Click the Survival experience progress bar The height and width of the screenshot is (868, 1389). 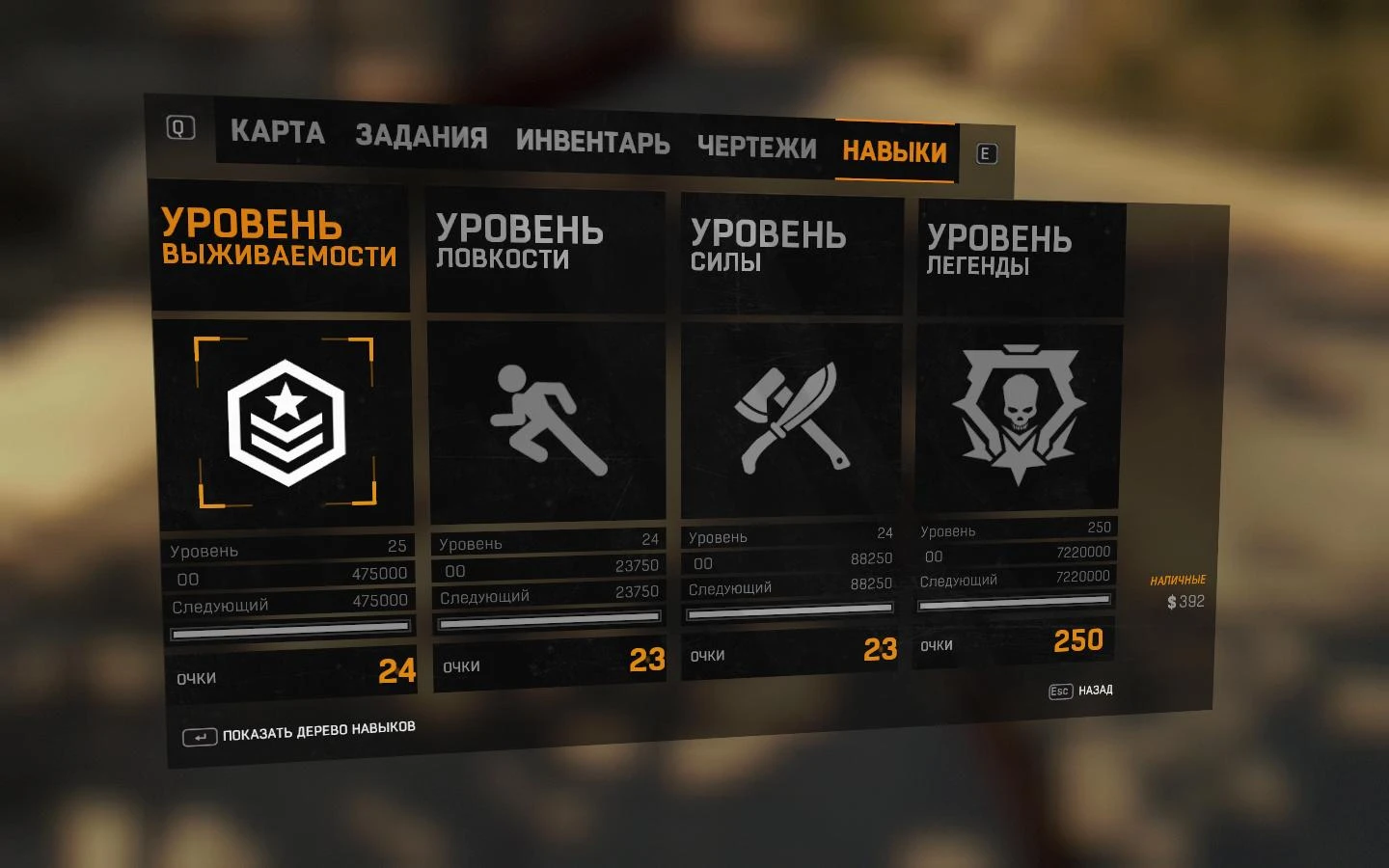coord(289,634)
